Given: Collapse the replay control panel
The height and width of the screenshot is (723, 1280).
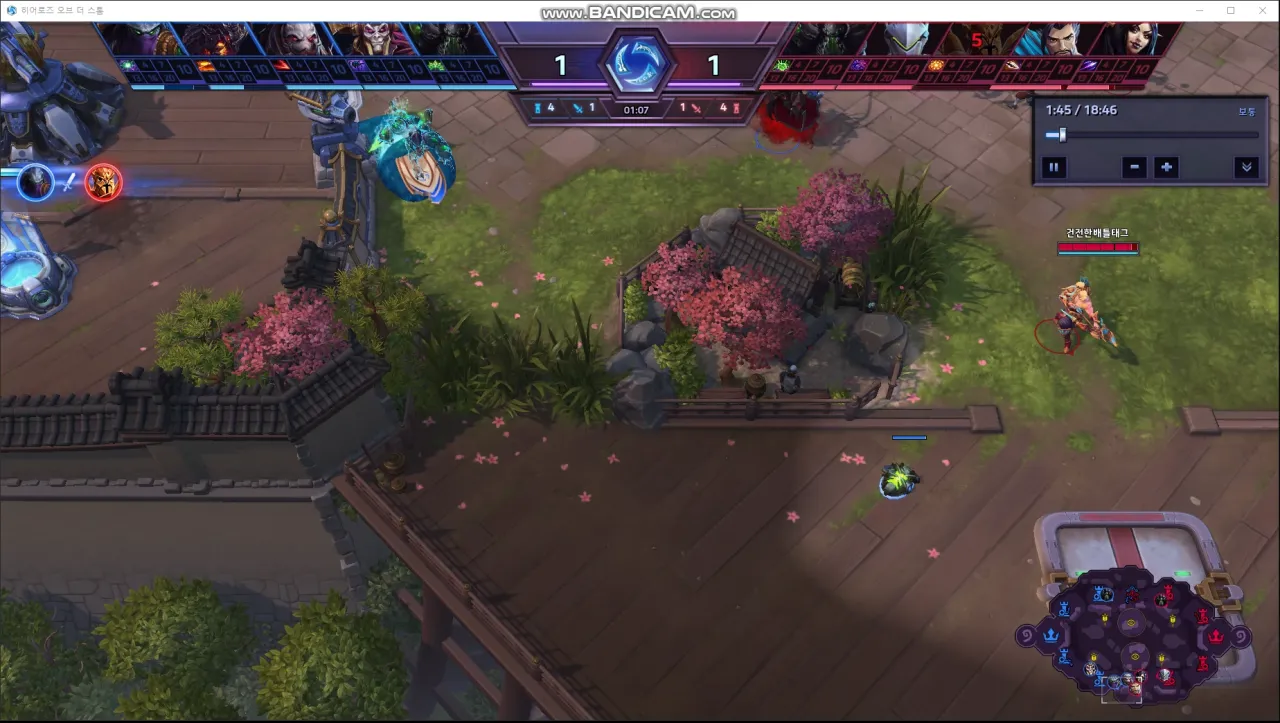Looking at the screenshot, I should click(x=1246, y=167).
